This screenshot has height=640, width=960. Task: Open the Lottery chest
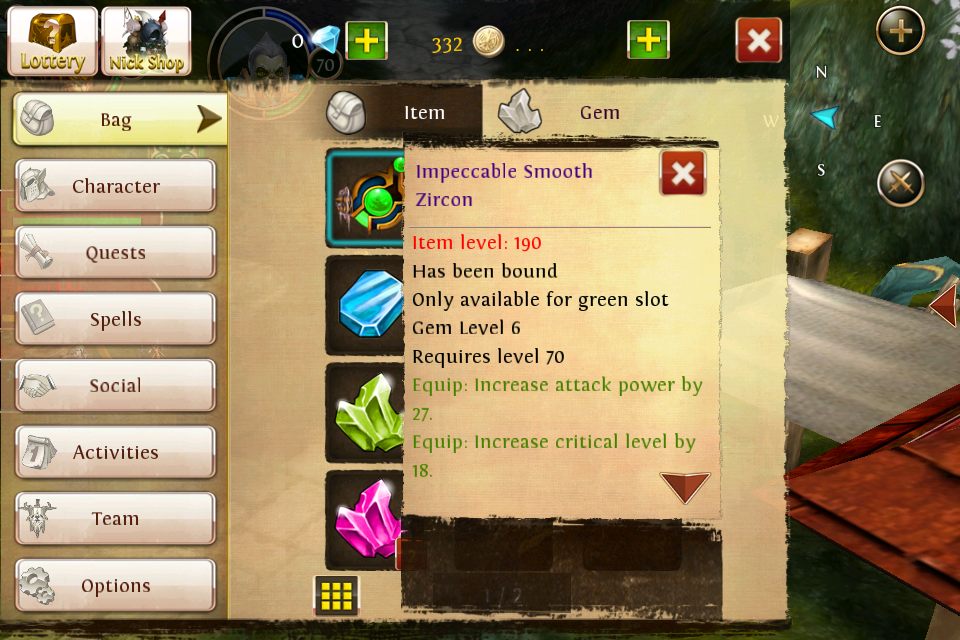click(x=53, y=41)
